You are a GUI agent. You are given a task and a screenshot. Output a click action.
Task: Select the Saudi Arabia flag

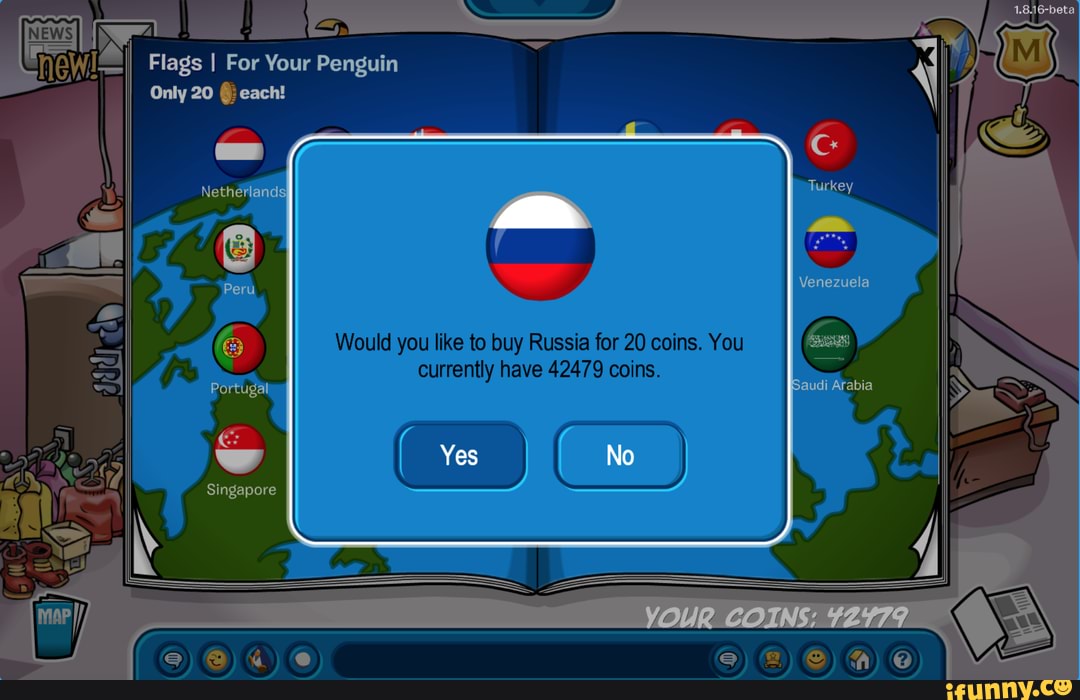(830, 343)
